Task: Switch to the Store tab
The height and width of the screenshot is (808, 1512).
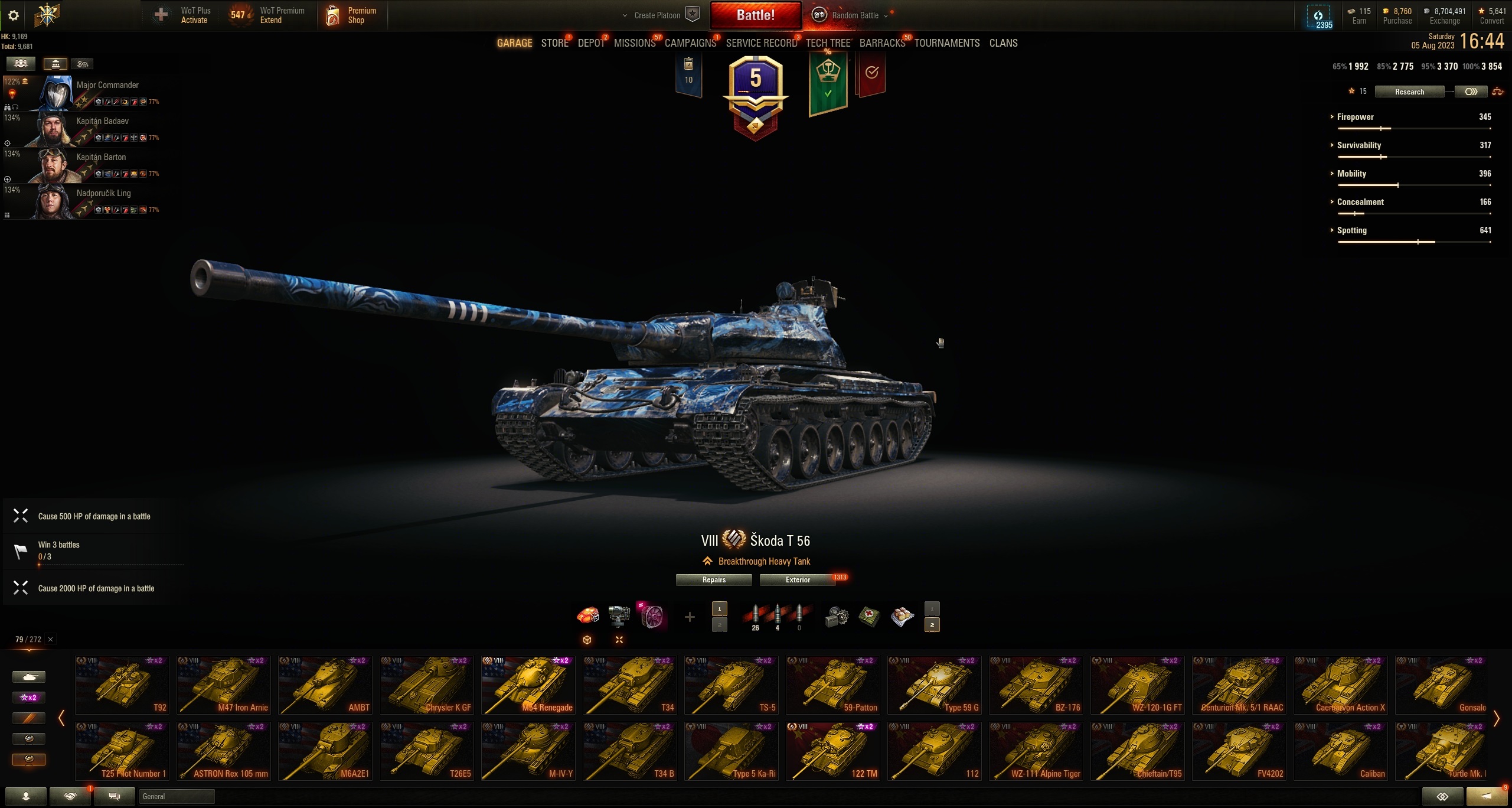Action: 554,43
